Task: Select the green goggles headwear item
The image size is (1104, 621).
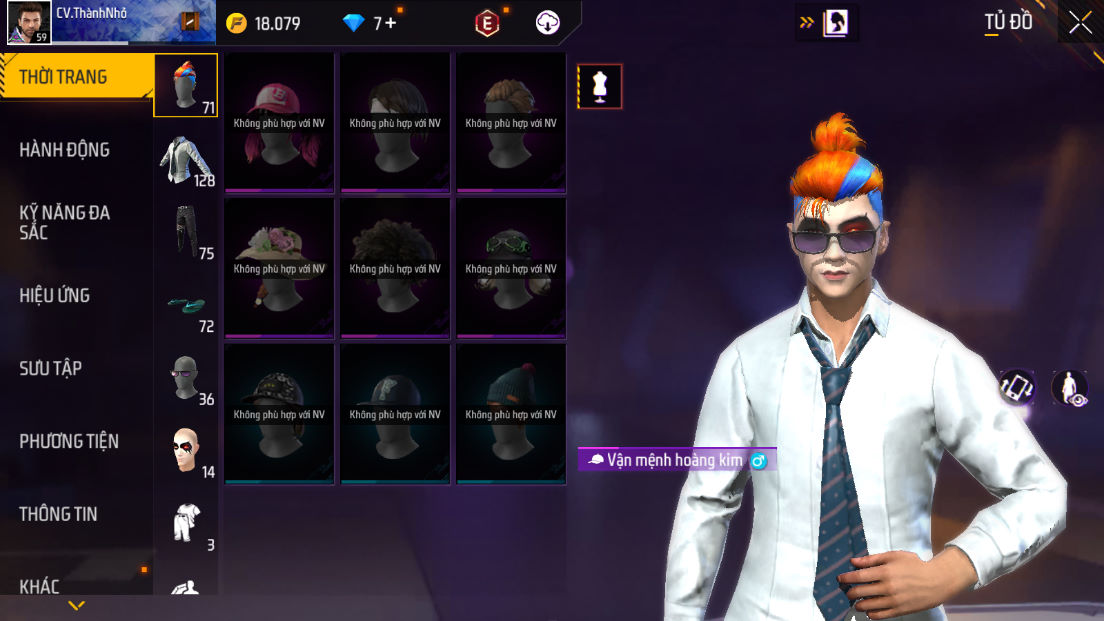Action: pyautogui.click(x=511, y=267)
